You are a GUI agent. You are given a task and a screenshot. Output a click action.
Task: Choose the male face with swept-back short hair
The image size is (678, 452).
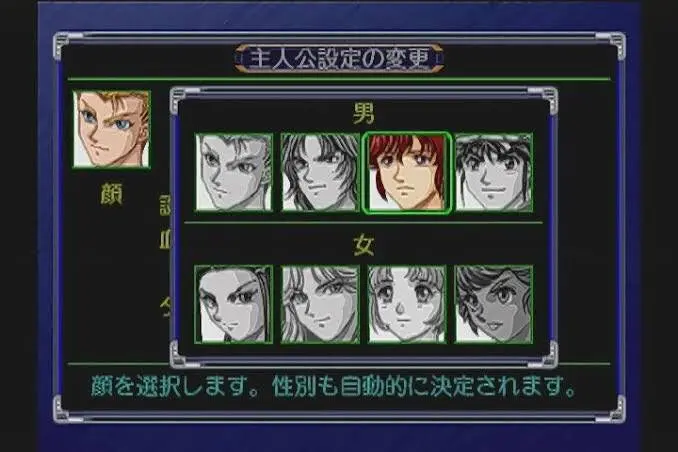[233, 172]
